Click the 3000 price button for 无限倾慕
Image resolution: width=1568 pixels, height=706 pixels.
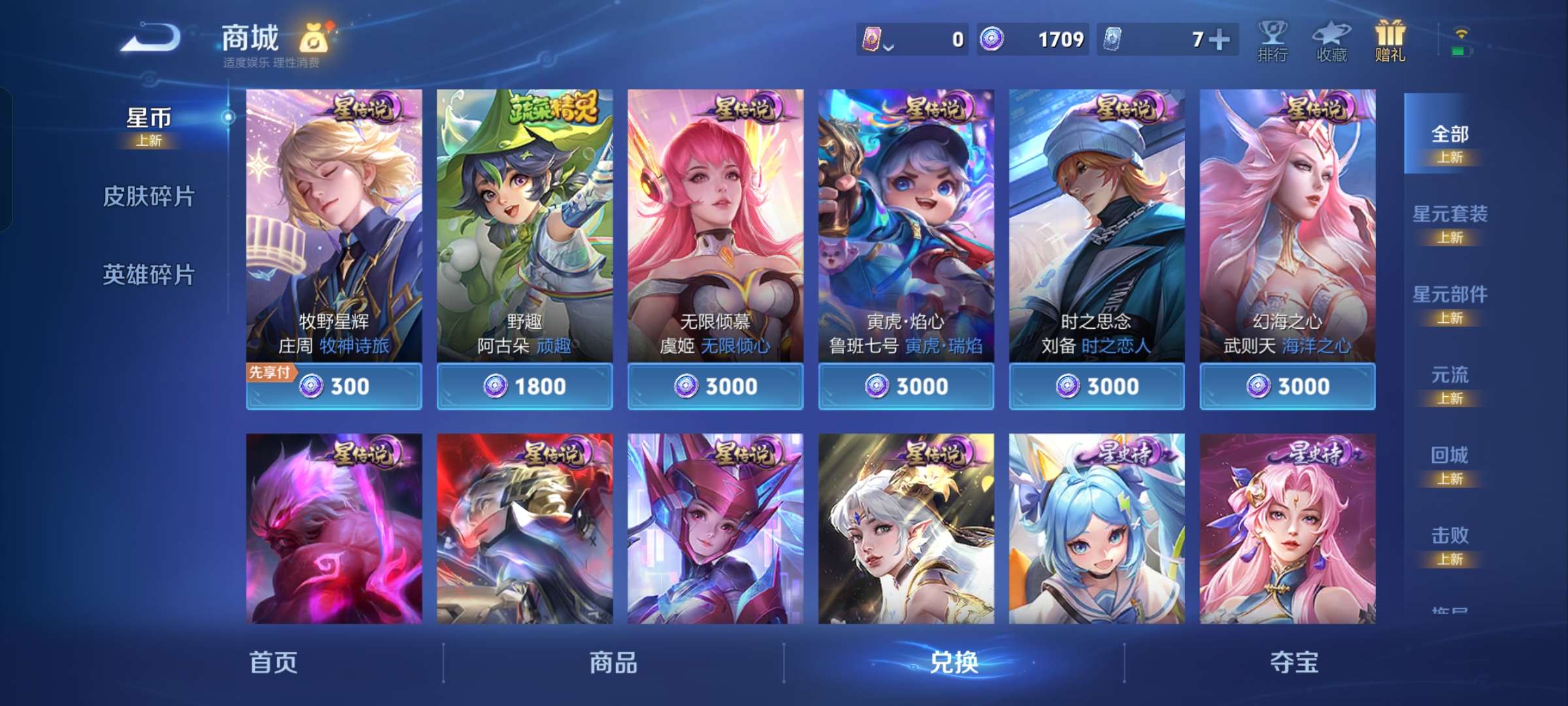(715, 386)
